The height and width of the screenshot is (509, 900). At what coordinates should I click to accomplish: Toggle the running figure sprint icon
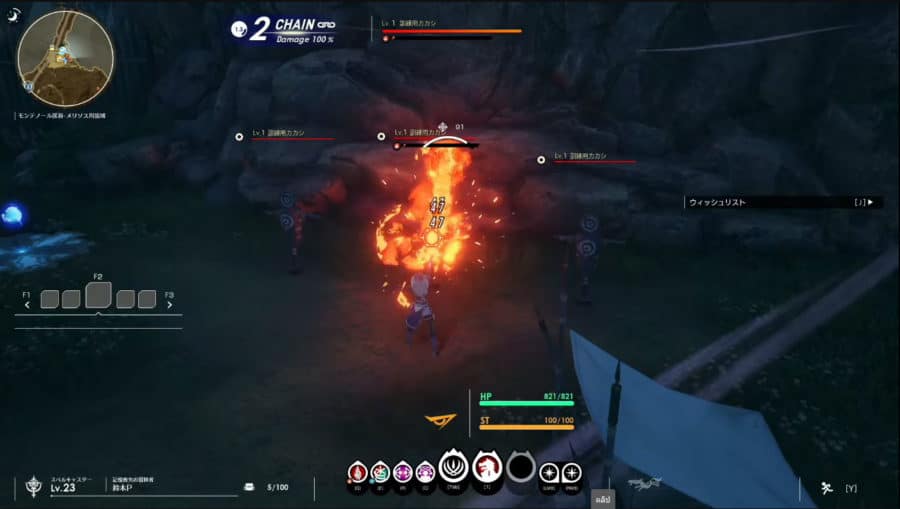pyautogui.click(x=826, y=488)
